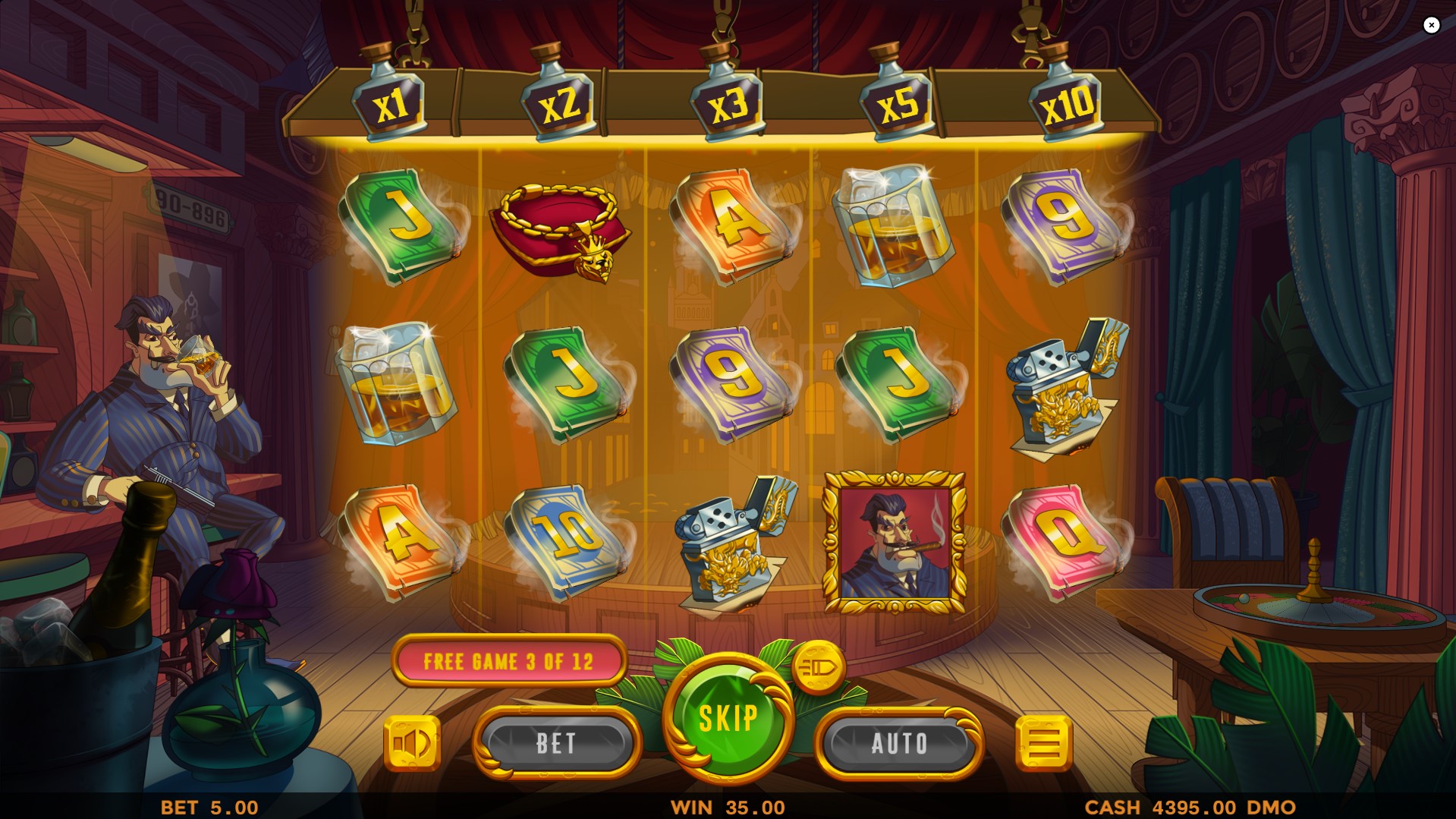Close the game window
1456x819 pixels.
(1432, 25)
